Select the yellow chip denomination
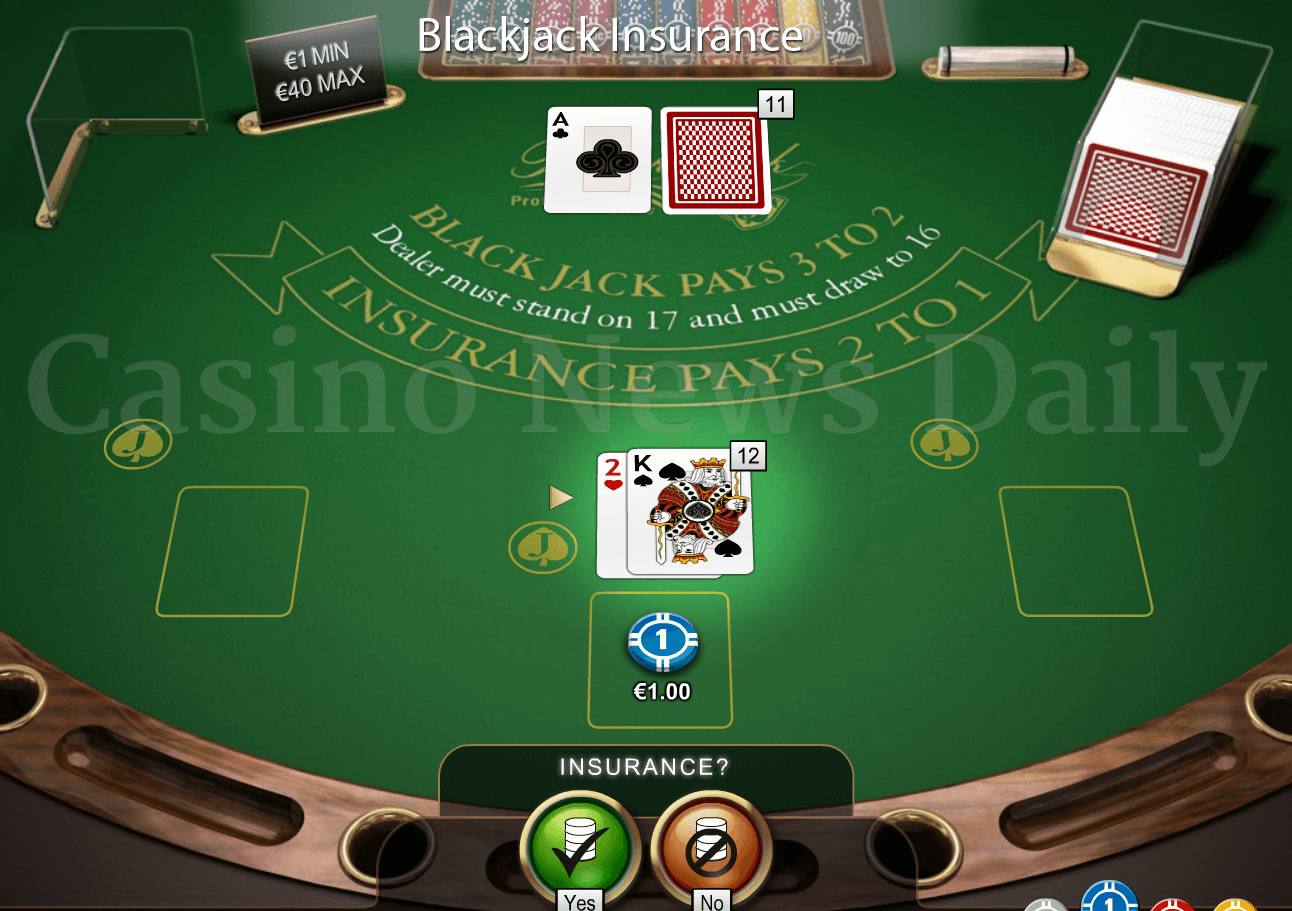 1236,906
